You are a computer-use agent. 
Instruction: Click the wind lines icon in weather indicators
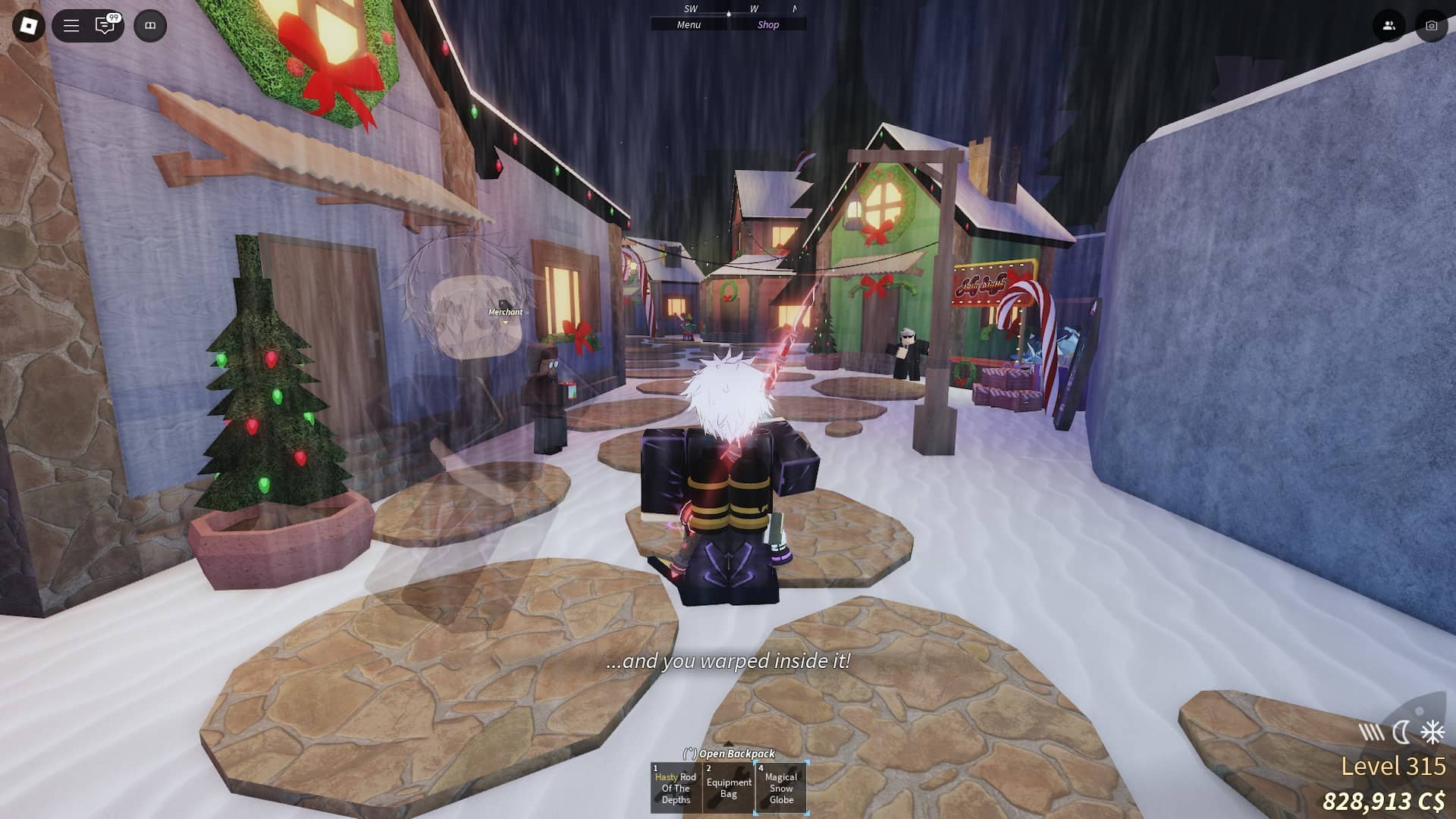pos(1369,733)
